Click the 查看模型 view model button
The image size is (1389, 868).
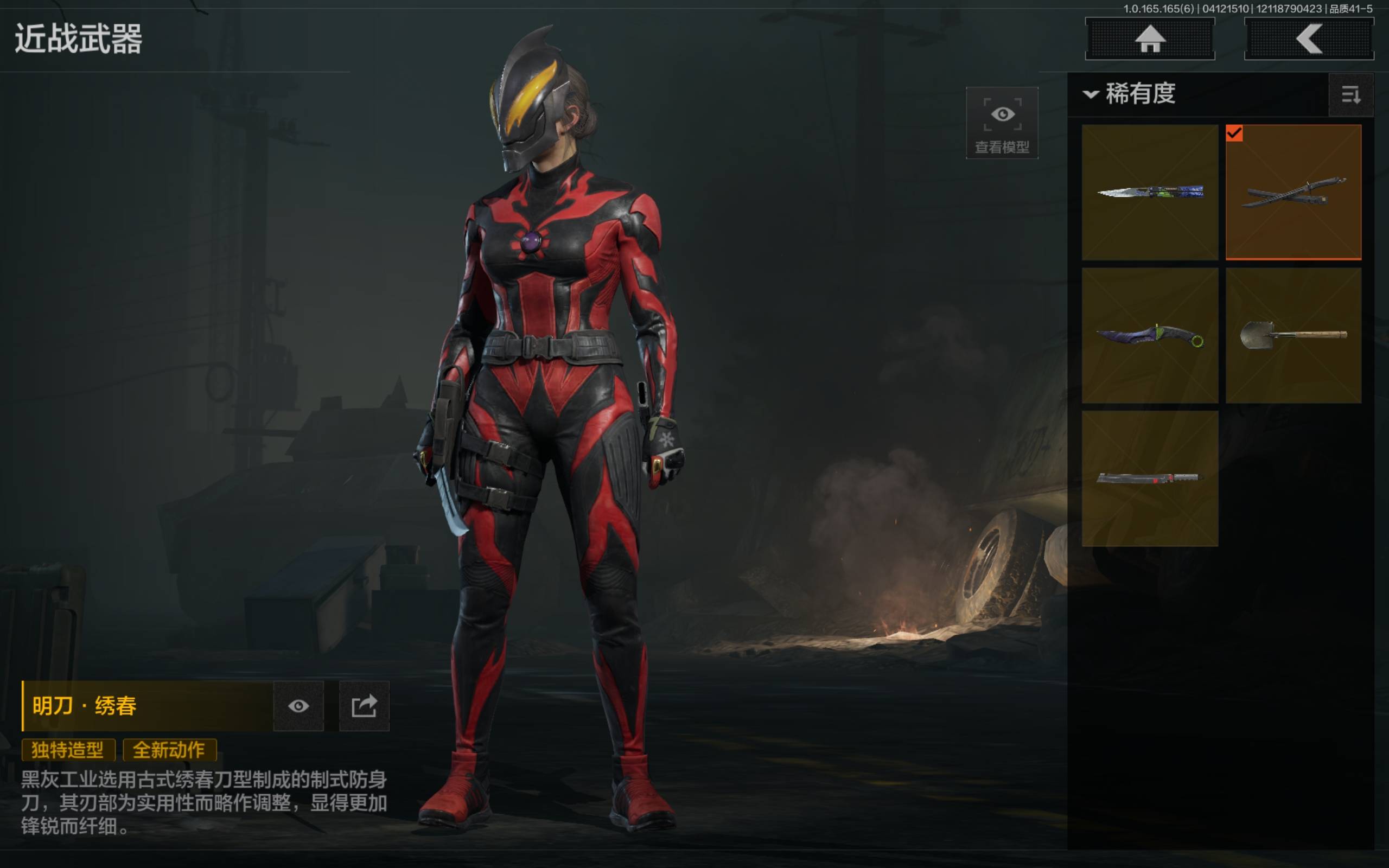(1002, 123)
